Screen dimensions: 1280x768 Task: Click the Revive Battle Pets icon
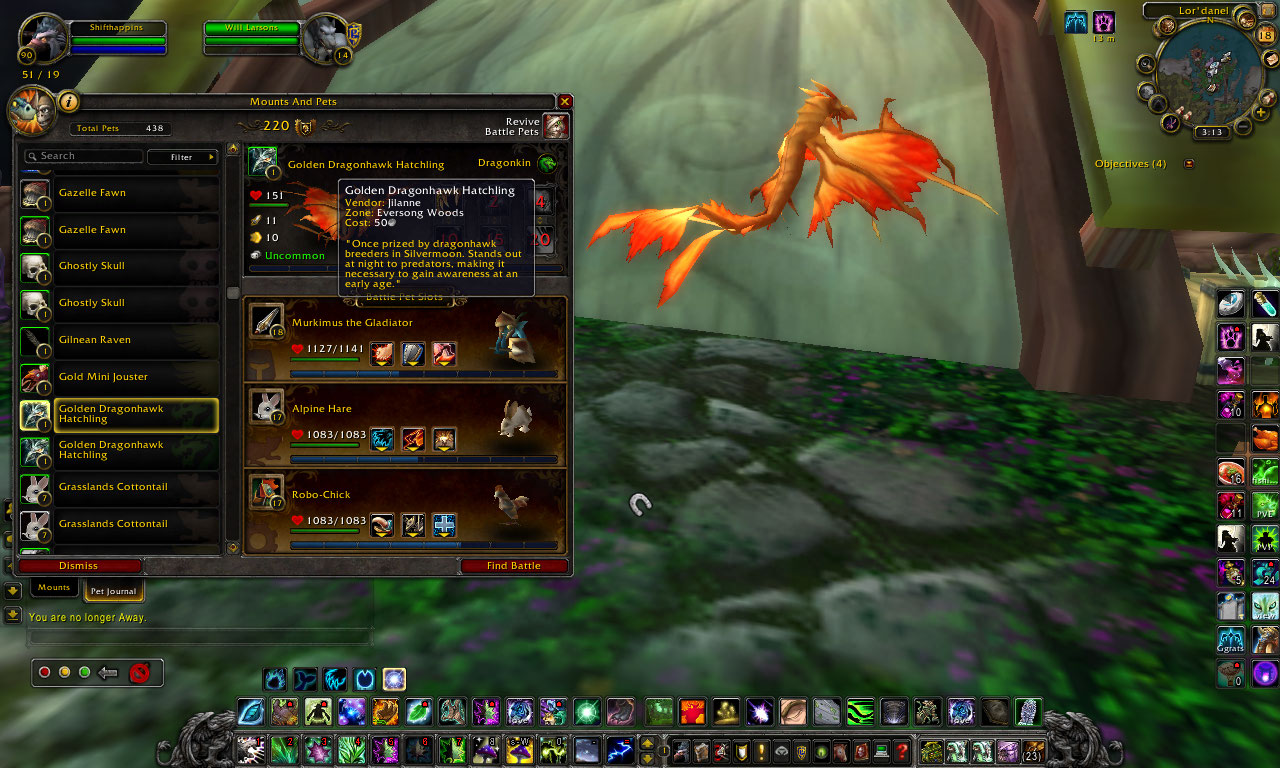(x=556, y=126)
